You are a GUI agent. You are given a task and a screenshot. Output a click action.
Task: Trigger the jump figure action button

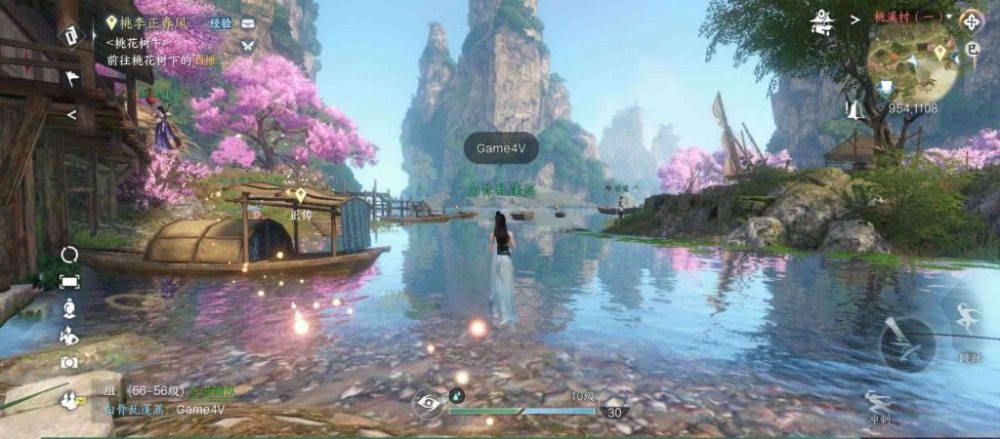tap(966, 319)
